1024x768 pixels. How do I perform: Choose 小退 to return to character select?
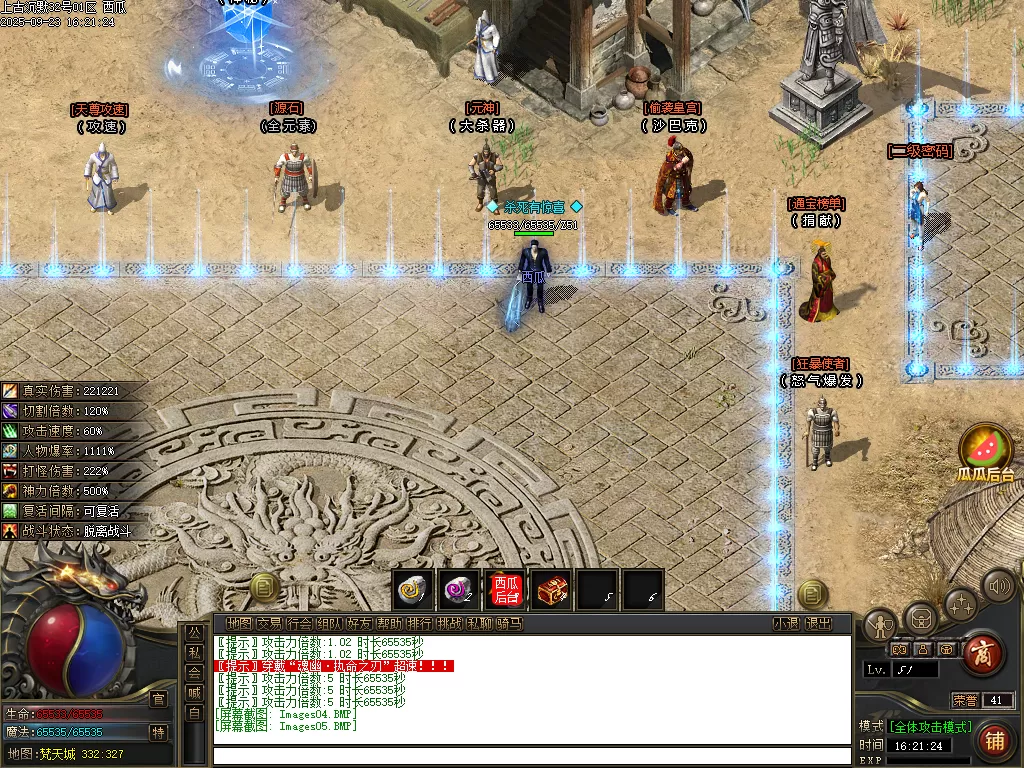tap(786, 624)
